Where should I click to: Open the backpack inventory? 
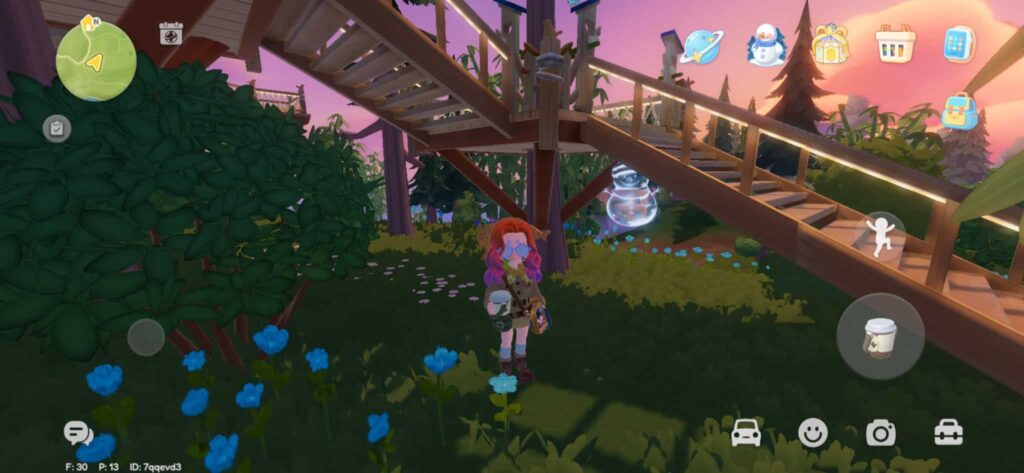[x=959, y=112]
